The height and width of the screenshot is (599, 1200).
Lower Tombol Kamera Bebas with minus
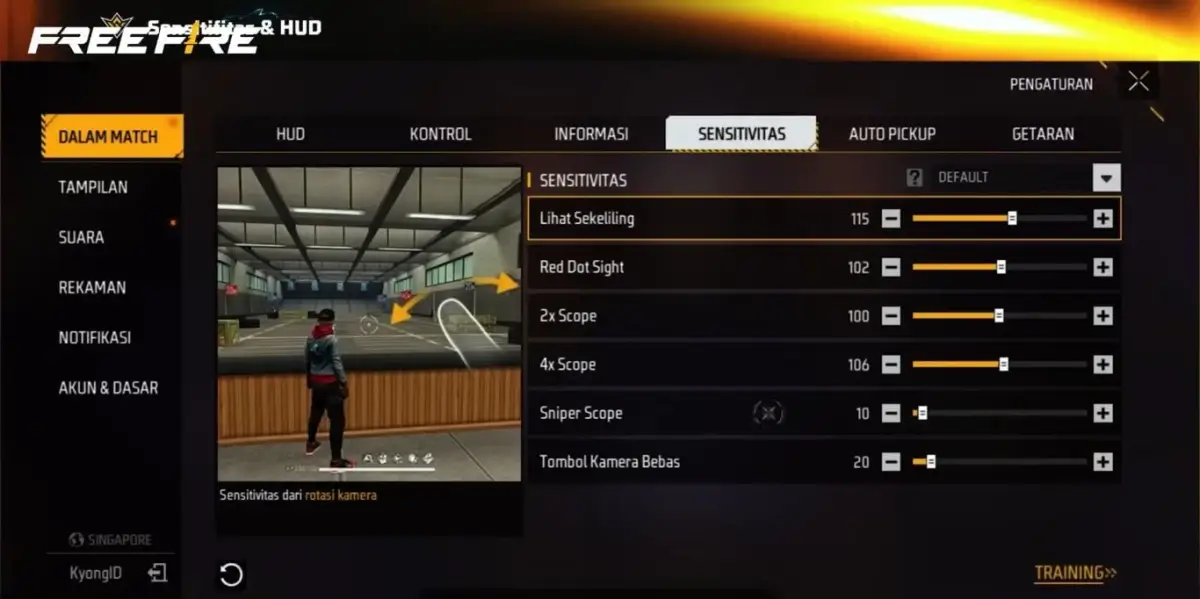click(891, 462)
